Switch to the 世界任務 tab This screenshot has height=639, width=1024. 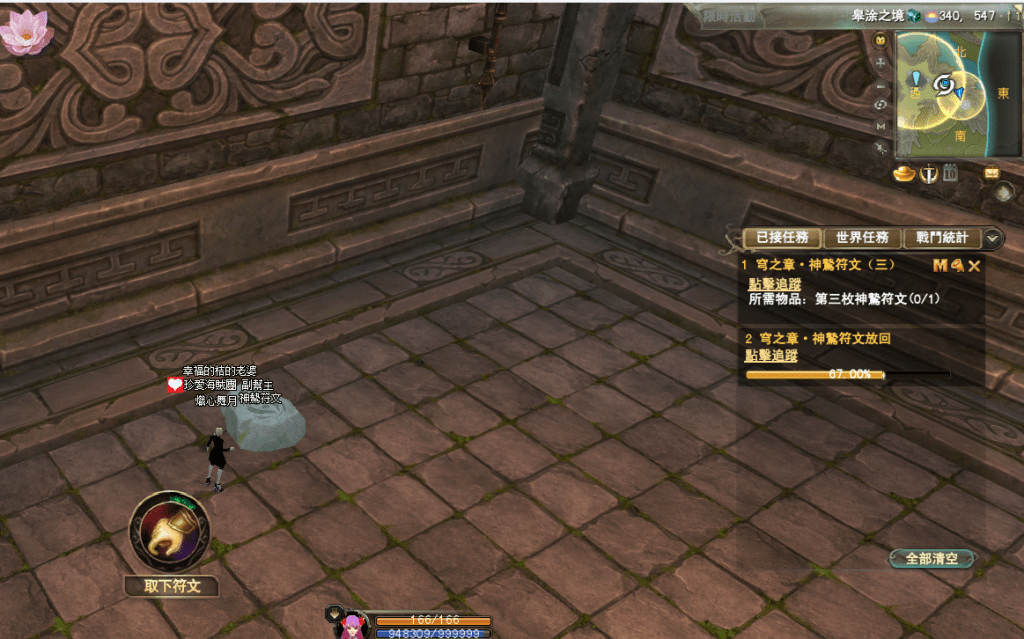[862, 238]
